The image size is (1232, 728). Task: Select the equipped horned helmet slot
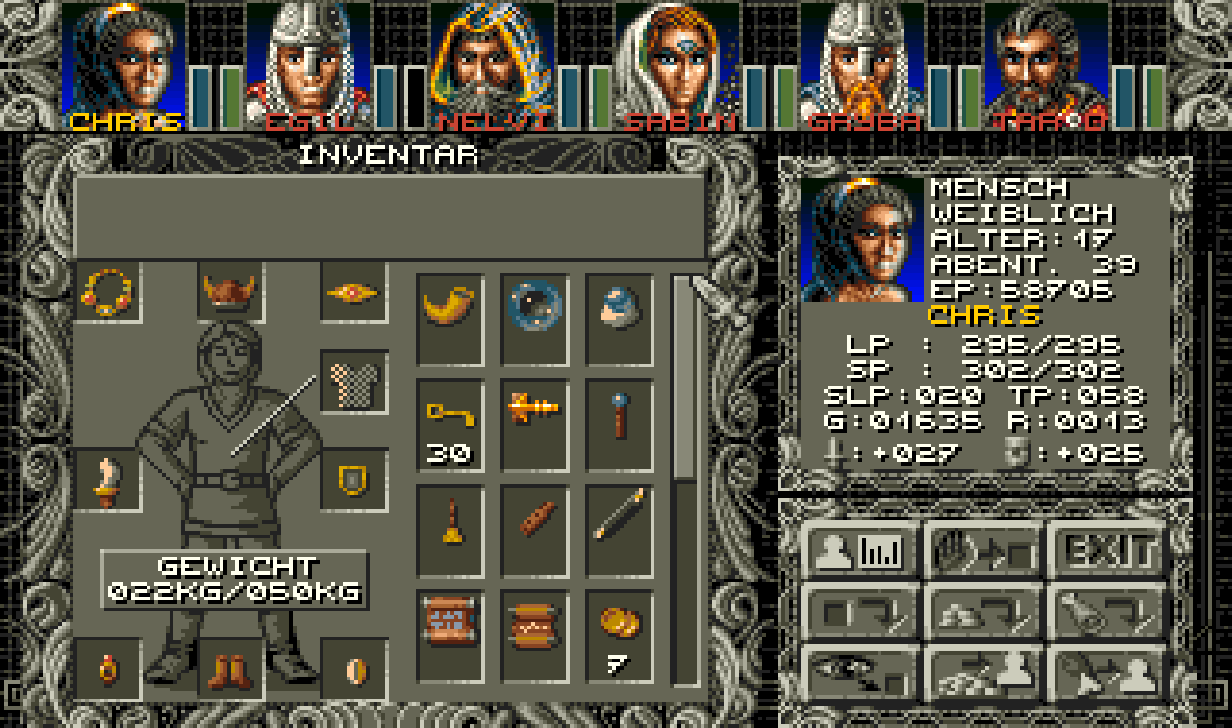pos(230,291)
